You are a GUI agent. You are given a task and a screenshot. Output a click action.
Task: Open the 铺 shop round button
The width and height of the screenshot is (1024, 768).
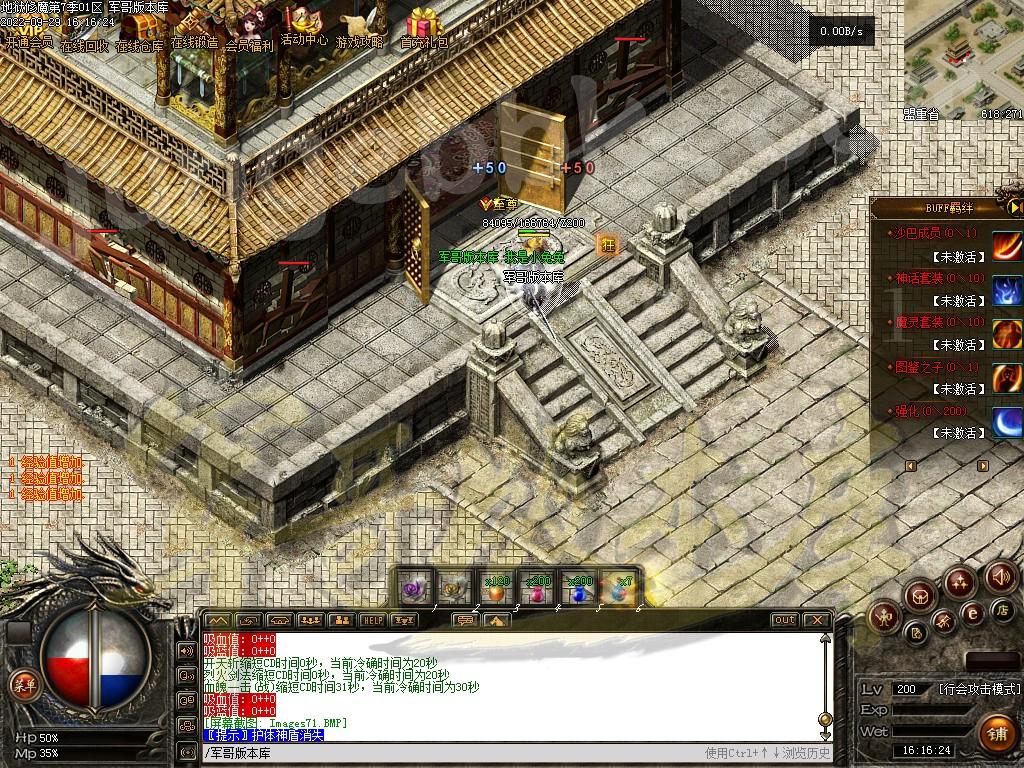(x=997, y=733)
